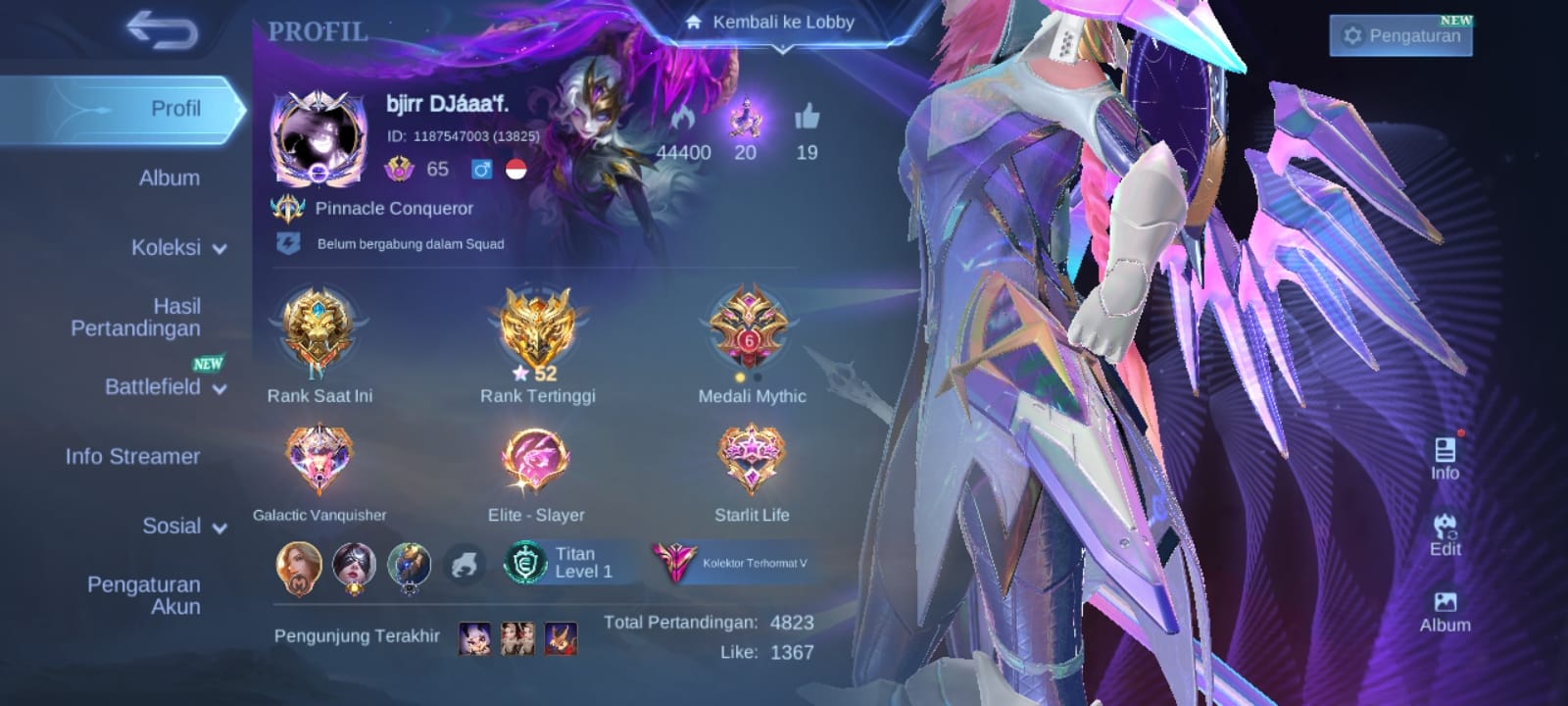Go back using the arrow button

tap(162, 31)
